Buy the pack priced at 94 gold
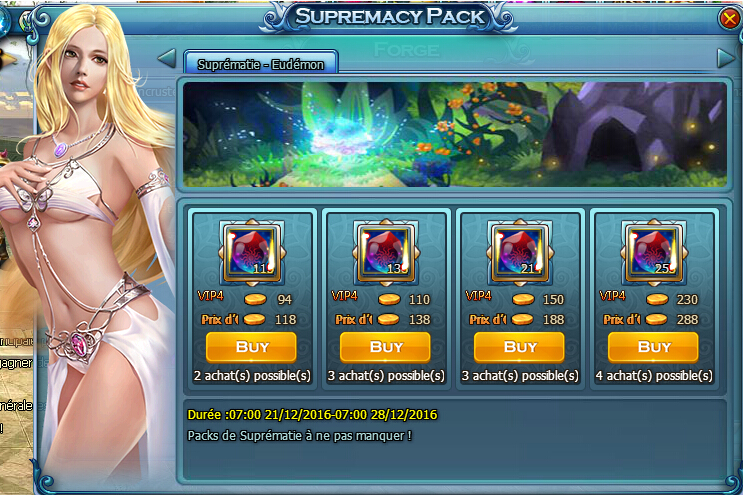Viewport: 743px width, 495px height. (x=251, y=347)
